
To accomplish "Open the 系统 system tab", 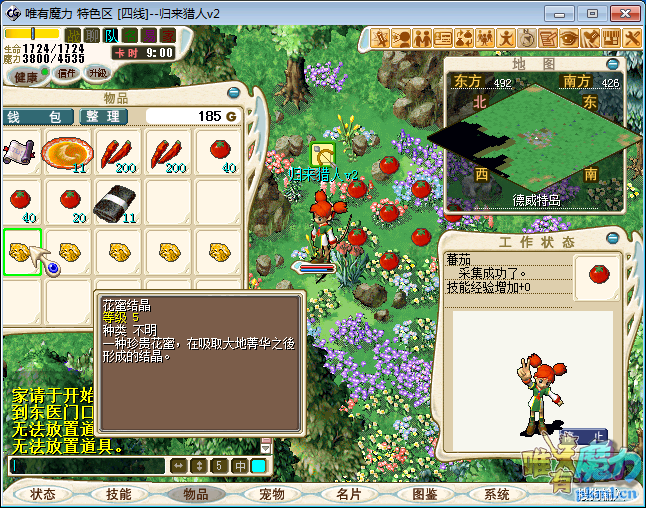I will (497, 494).
